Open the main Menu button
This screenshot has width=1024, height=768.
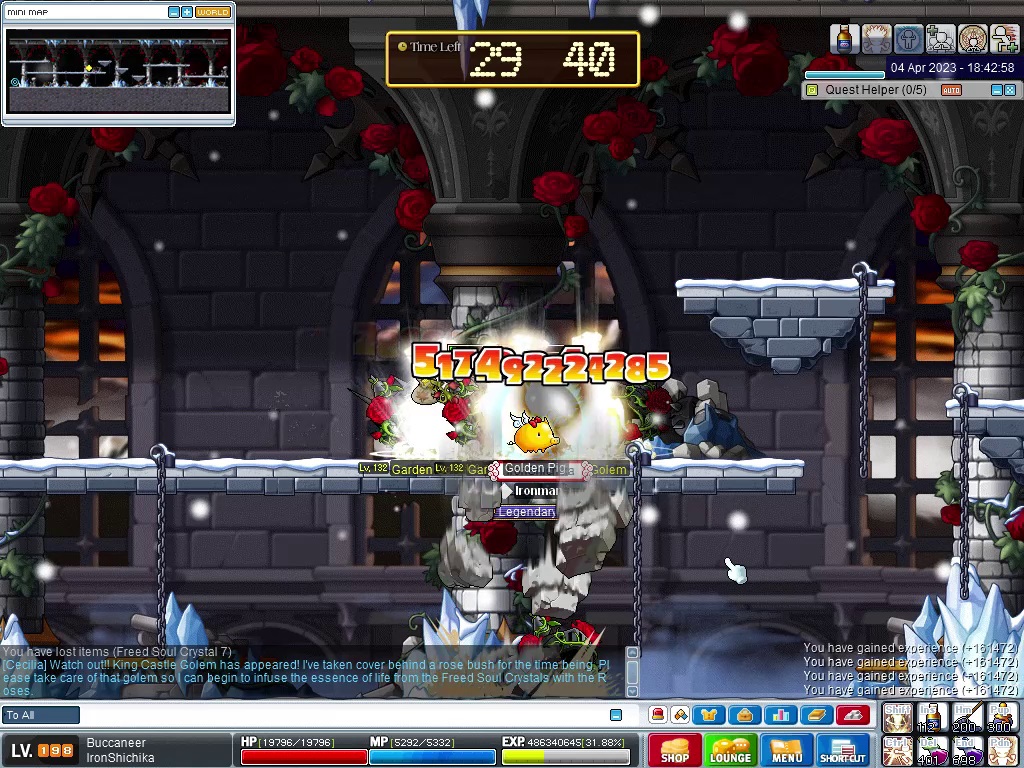pos(787,751)
